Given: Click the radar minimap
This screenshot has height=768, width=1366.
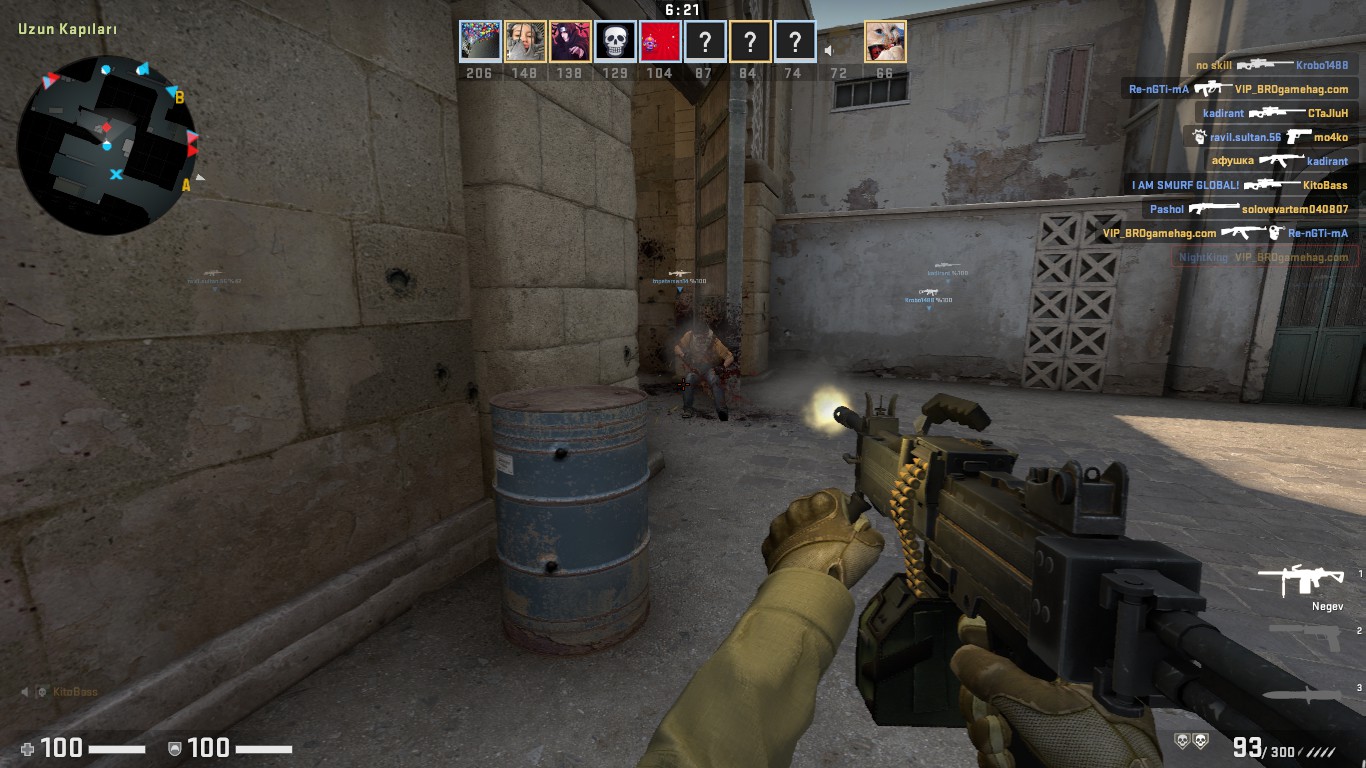Looking at the screenshot, I should (x=106, y=145).
